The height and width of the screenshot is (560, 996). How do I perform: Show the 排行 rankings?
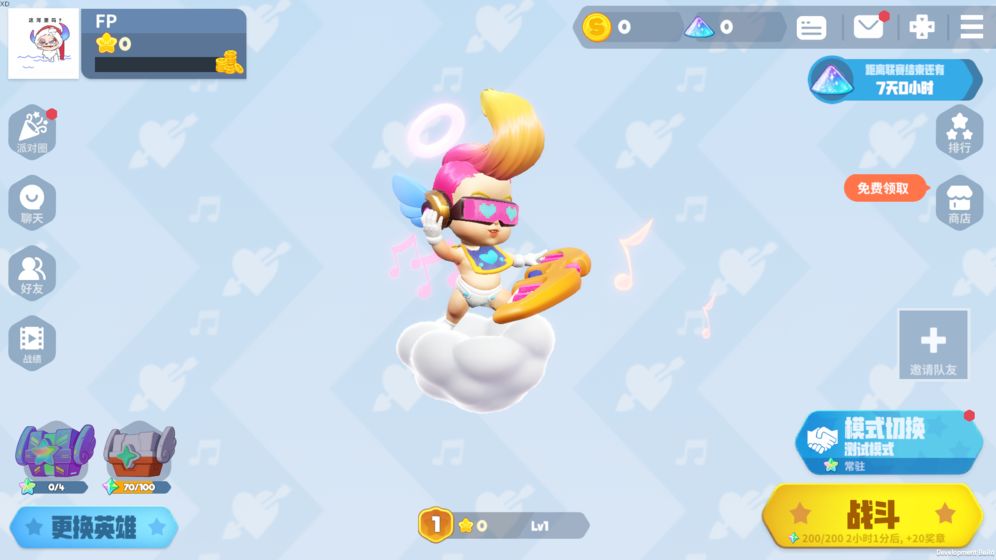(x=959, y=132)
